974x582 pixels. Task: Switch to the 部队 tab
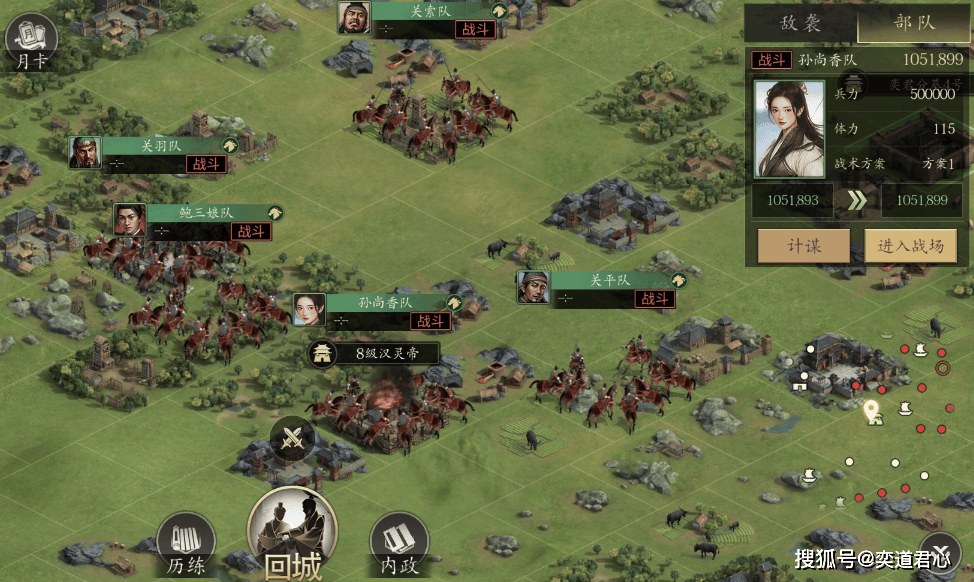pyautogui.click(x=913, y=23)
